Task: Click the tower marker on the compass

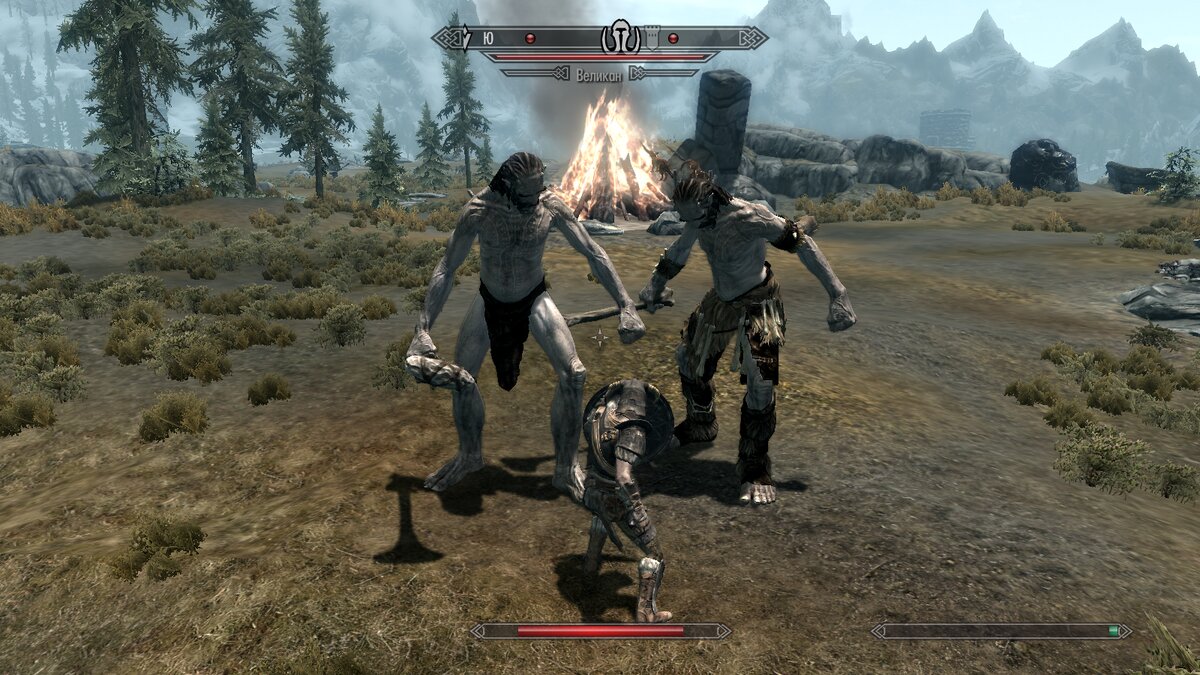Action: tap(652, 37)
